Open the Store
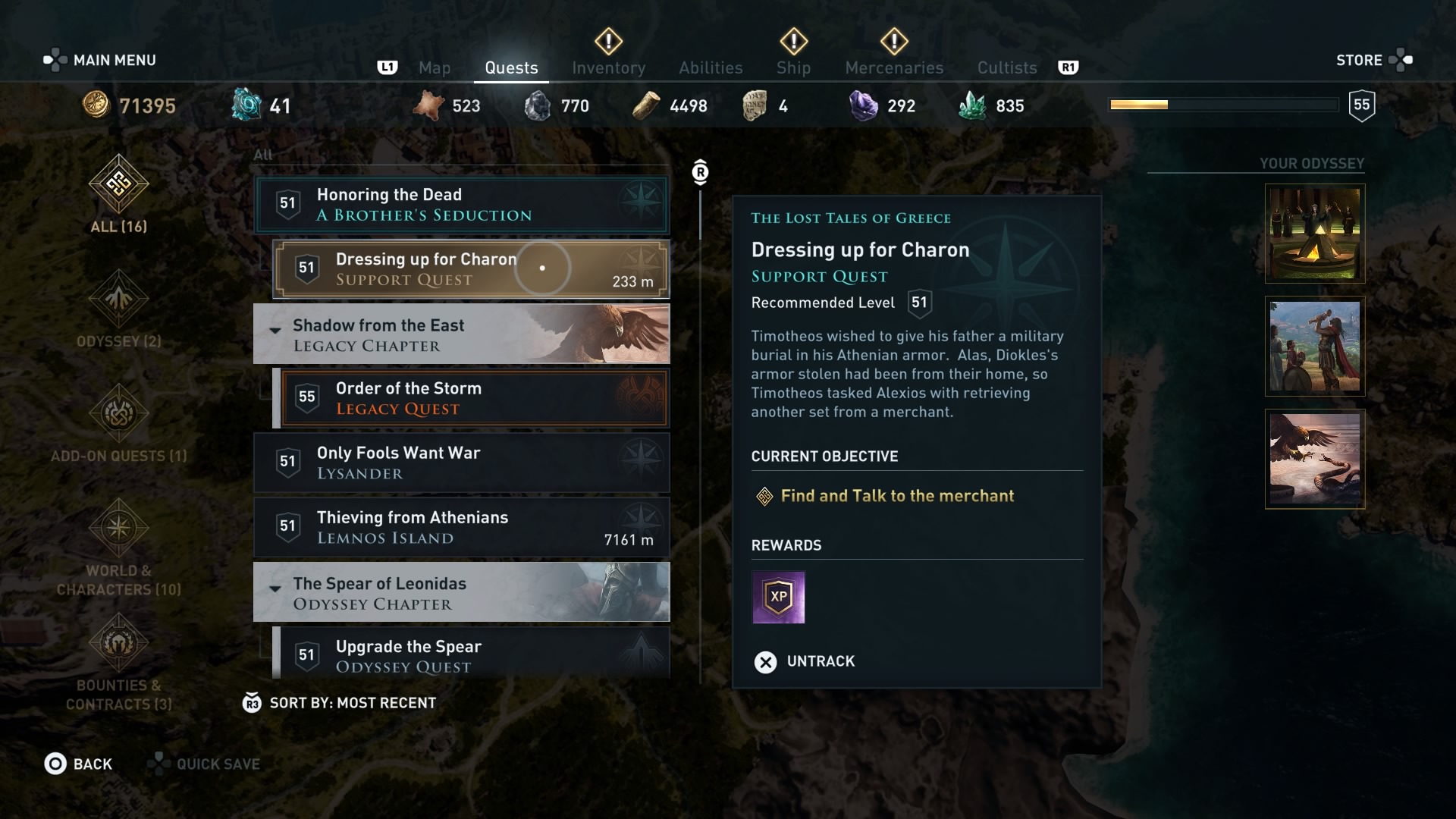The width and height of the screenshot is (1456, 819). [1359, 60]
